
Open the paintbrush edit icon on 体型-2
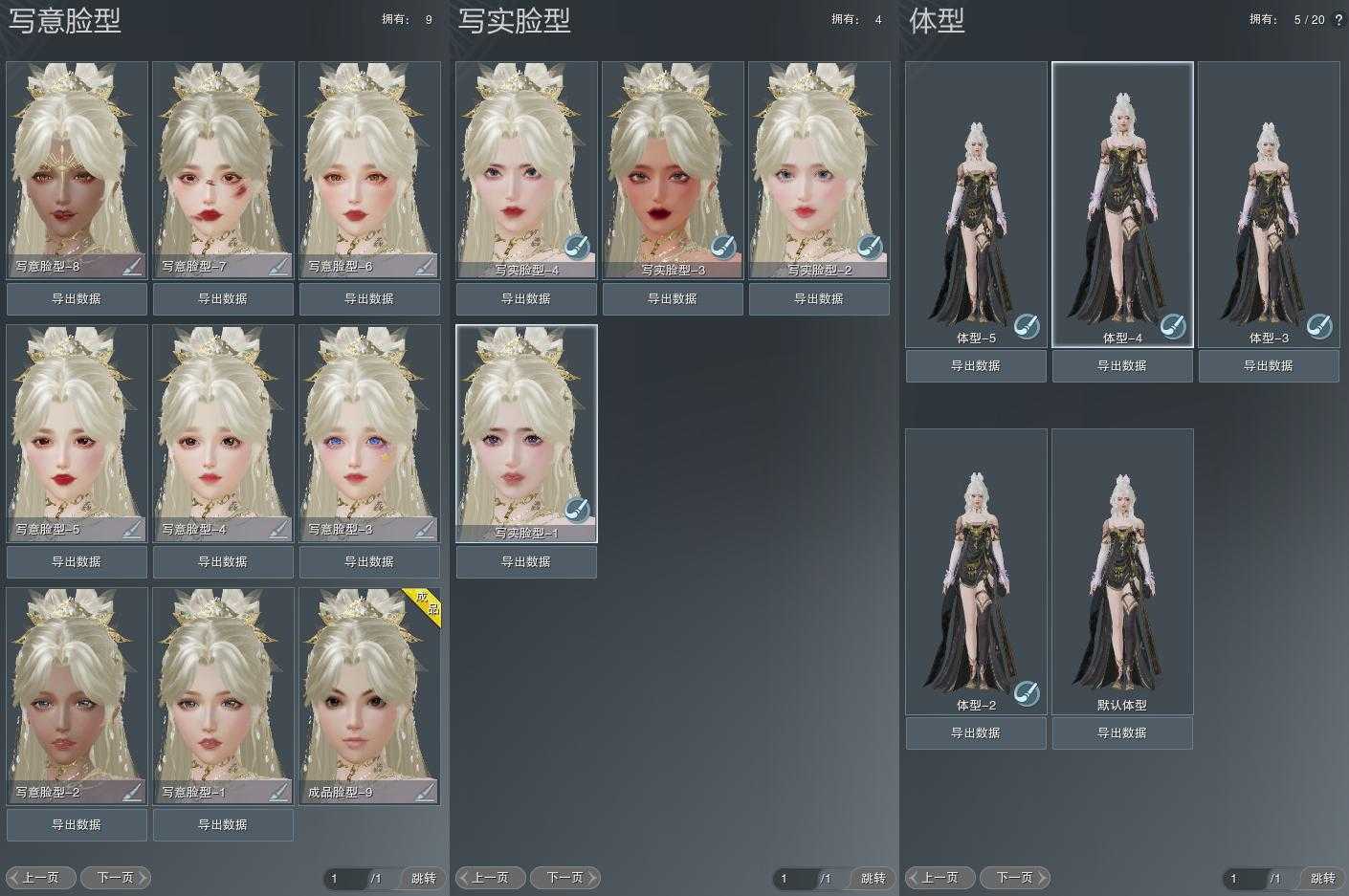(1027, 692)
